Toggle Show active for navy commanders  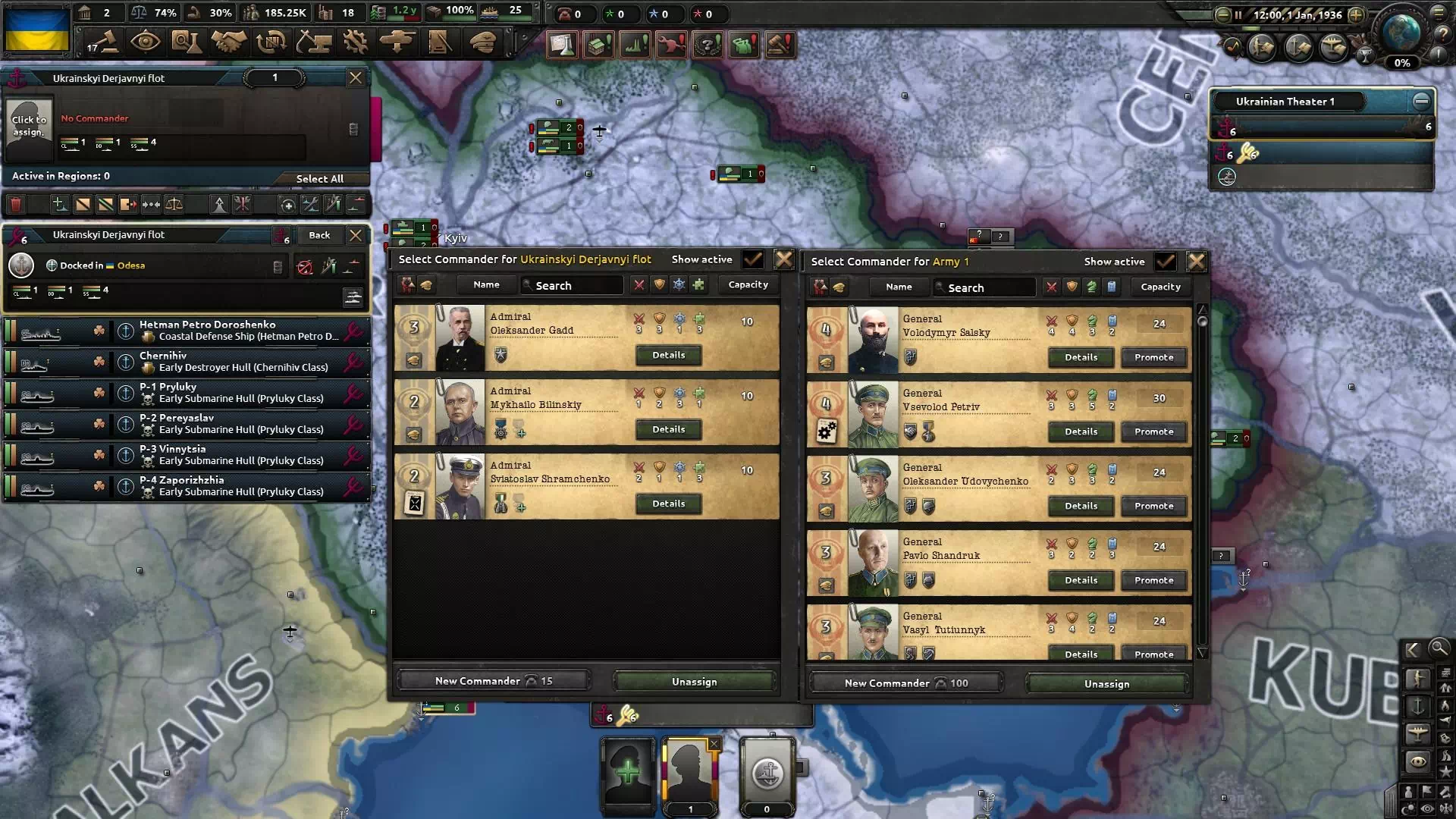pyautogui.click(x=753, y=259)
